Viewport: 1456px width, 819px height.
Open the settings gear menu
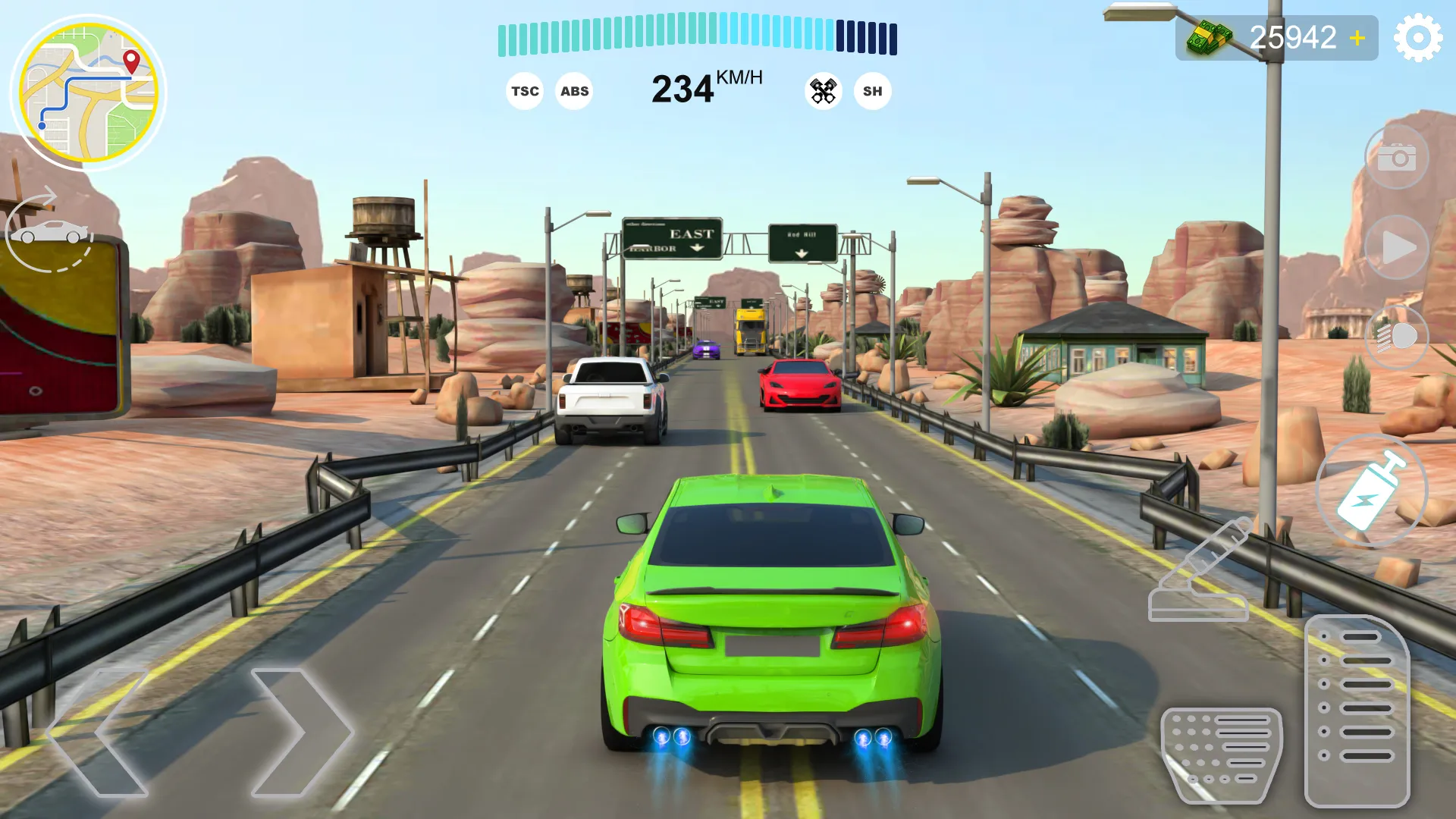click(1417, 36)
